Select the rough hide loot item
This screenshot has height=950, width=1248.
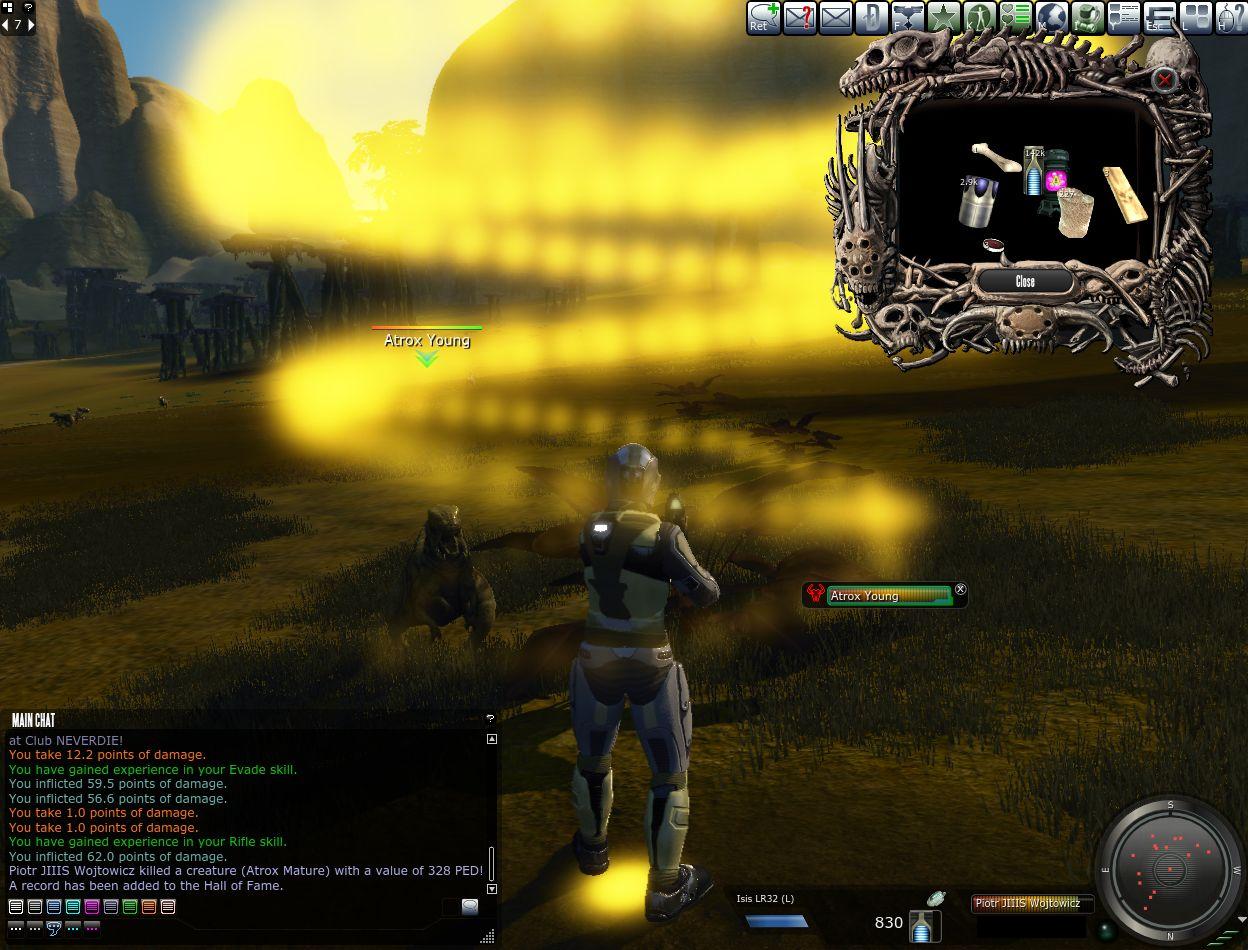click(x=1077, y=212)
